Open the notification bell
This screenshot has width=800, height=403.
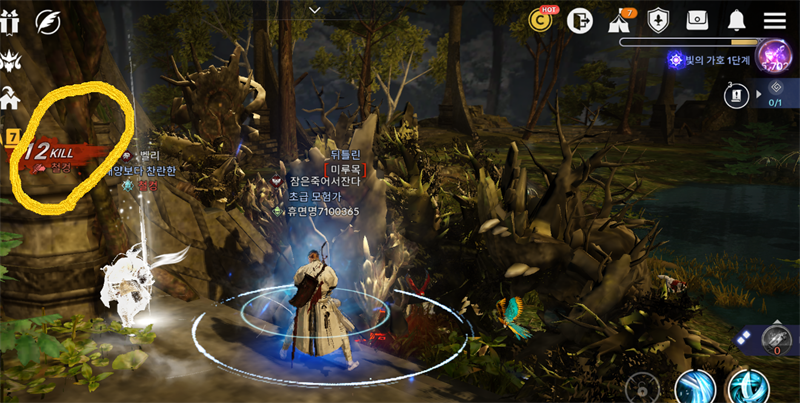click(737, 20)
